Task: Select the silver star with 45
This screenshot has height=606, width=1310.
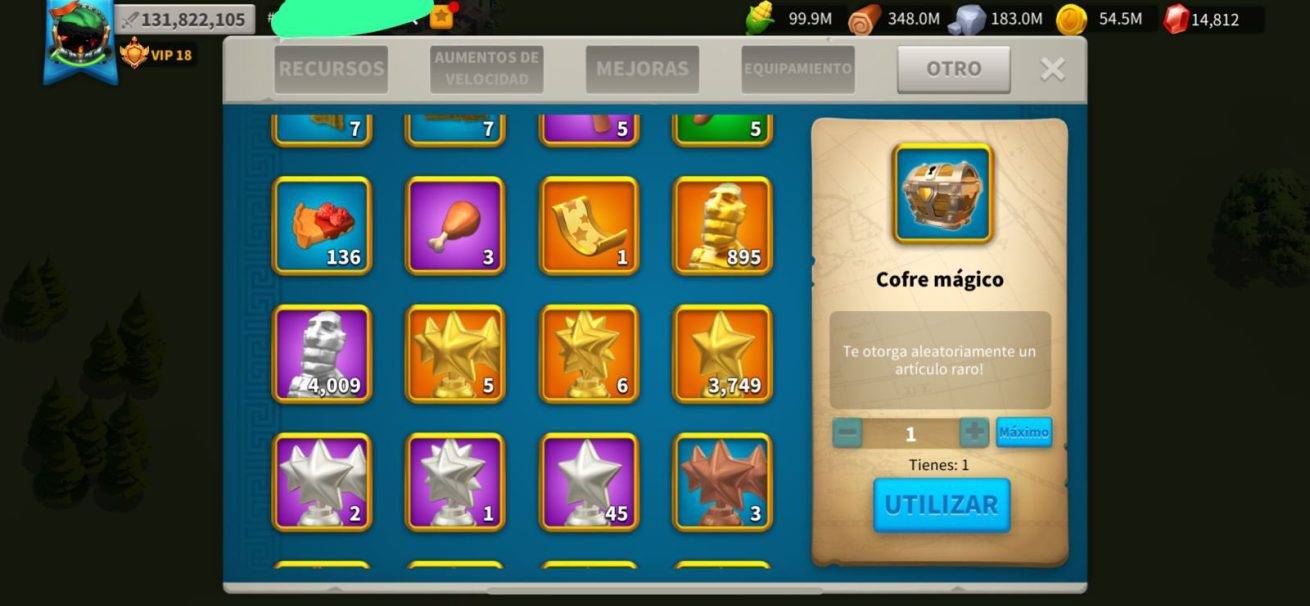Action: 589,482
